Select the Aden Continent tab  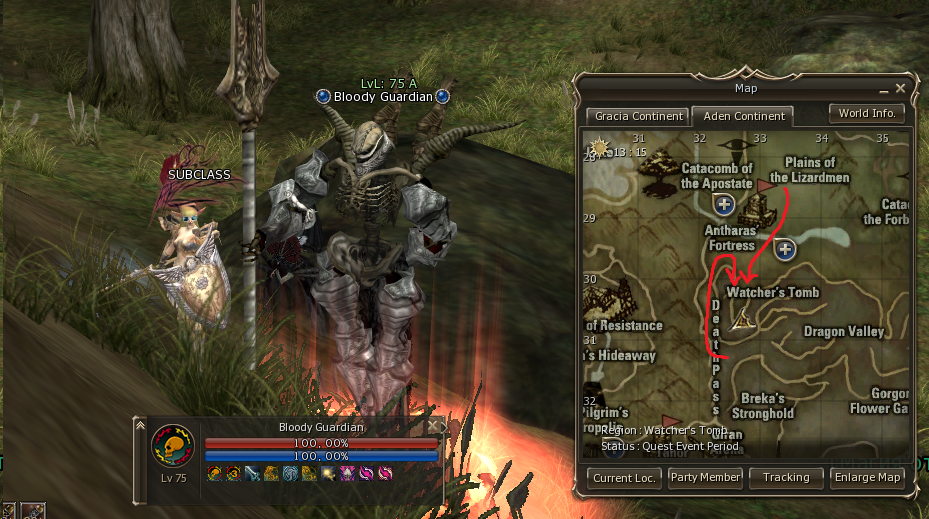[742, 116]
